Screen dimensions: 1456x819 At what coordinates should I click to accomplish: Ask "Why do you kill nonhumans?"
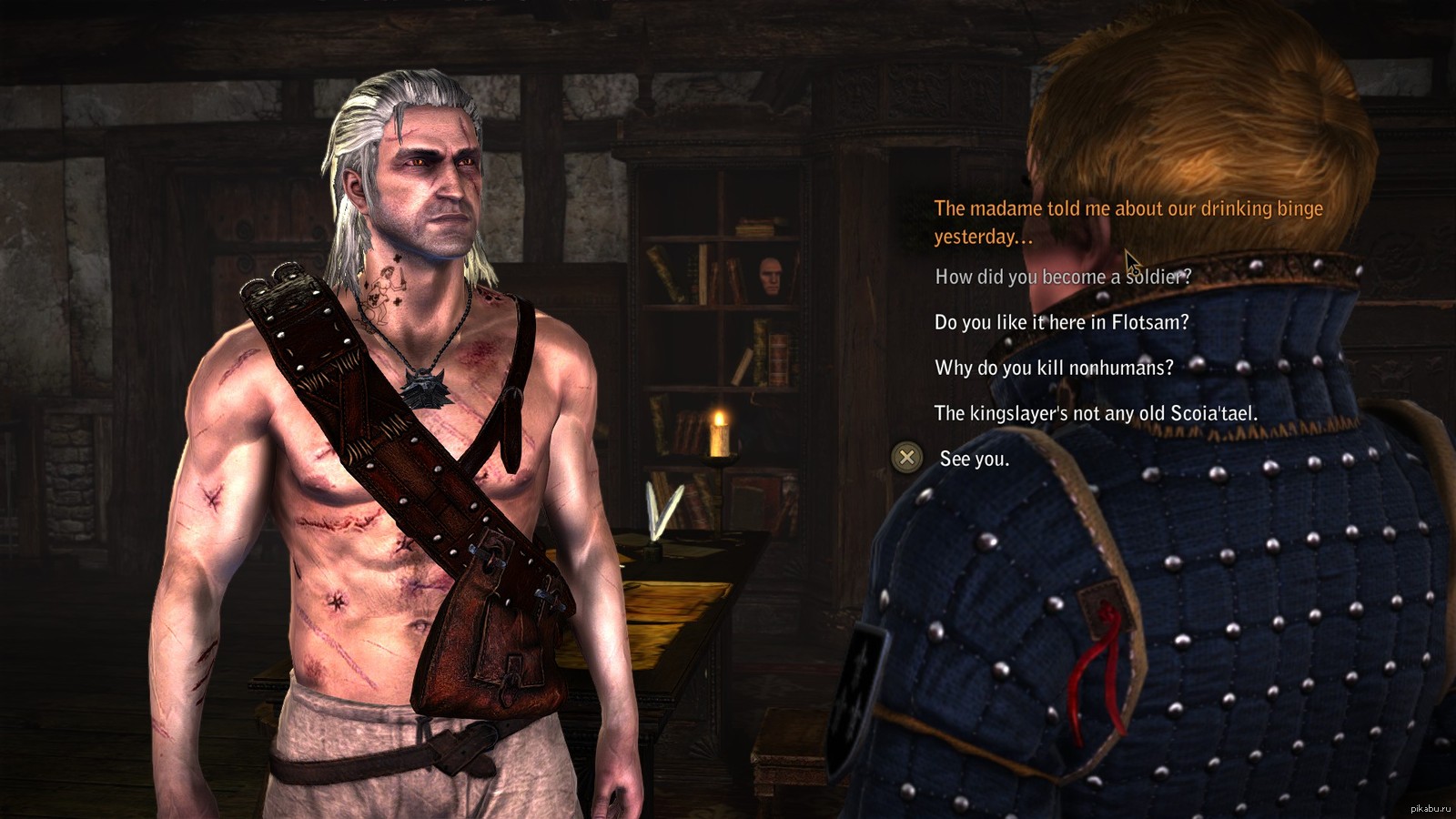click(1054, 368)
